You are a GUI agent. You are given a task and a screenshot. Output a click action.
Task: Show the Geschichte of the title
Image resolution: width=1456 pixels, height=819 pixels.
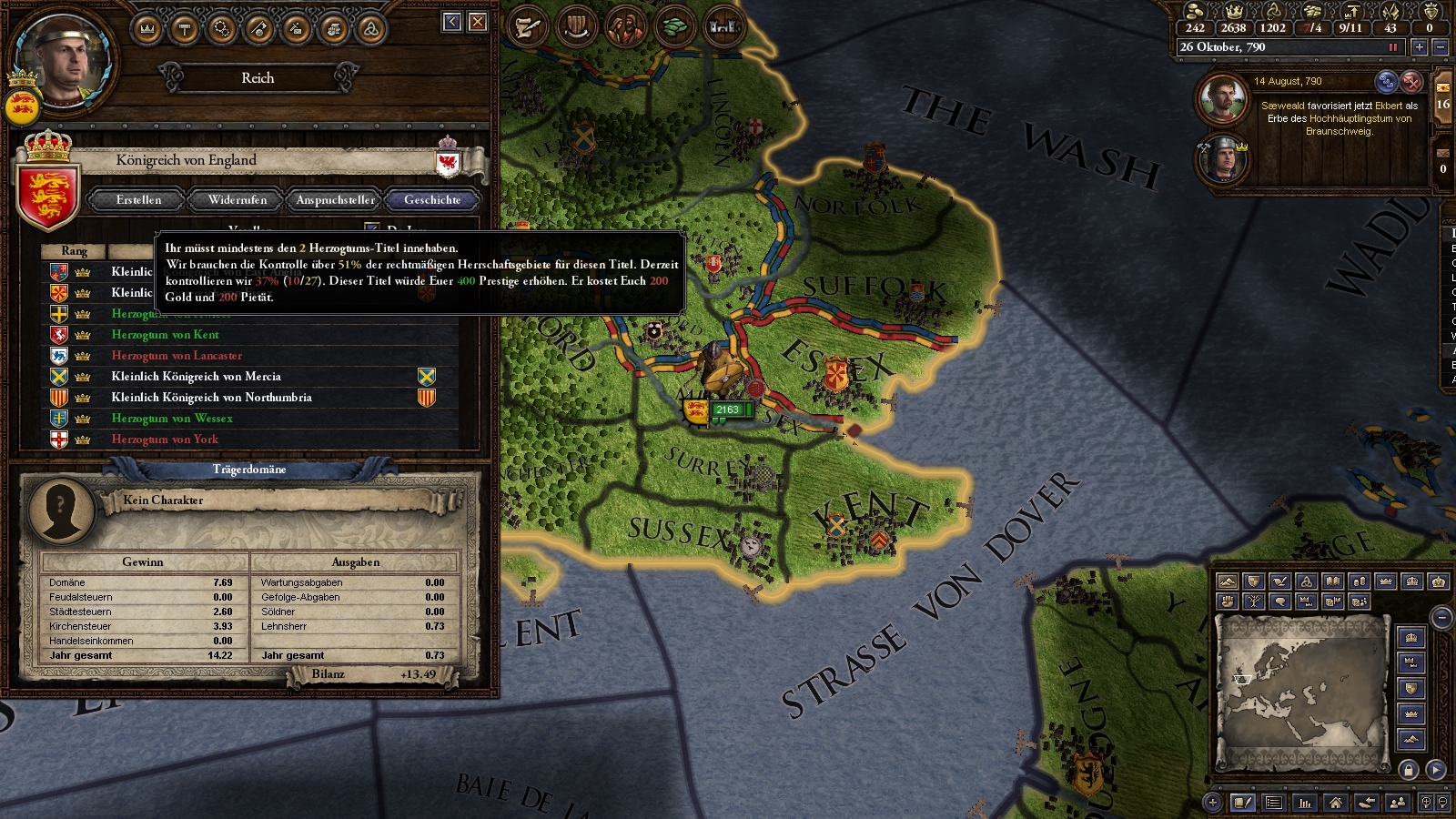point(432,200)
